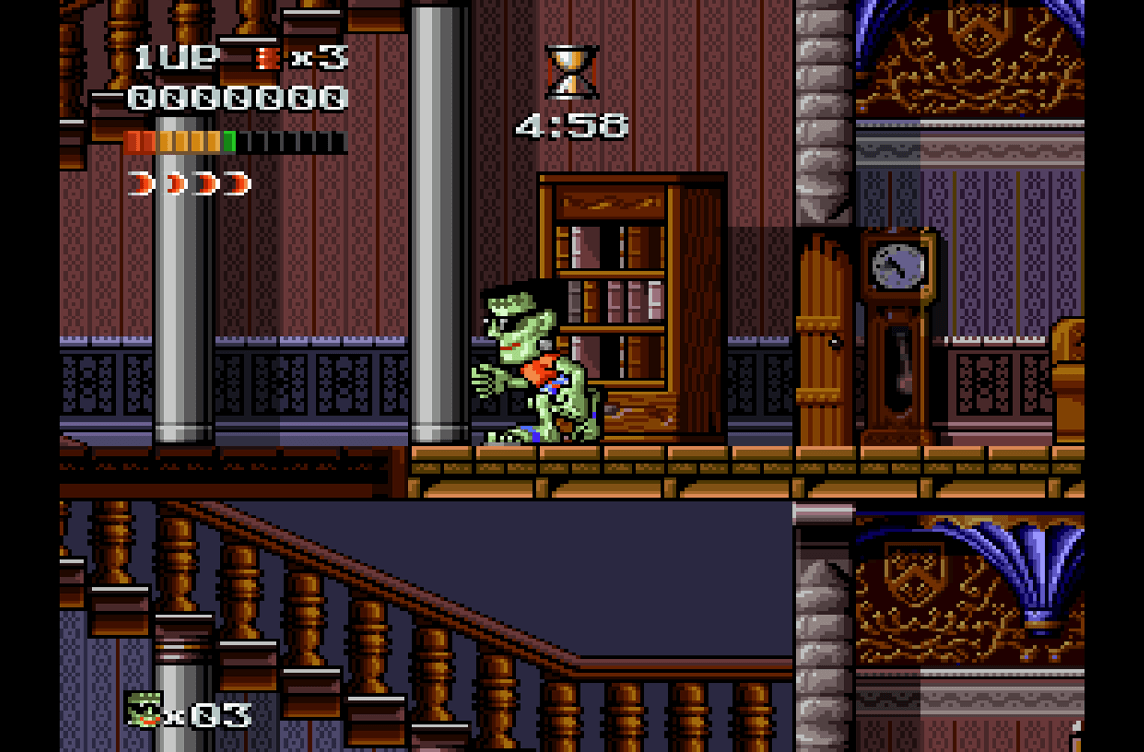Click the hourglass timer icon
The image size is (1144, 752).
[572, 72]
